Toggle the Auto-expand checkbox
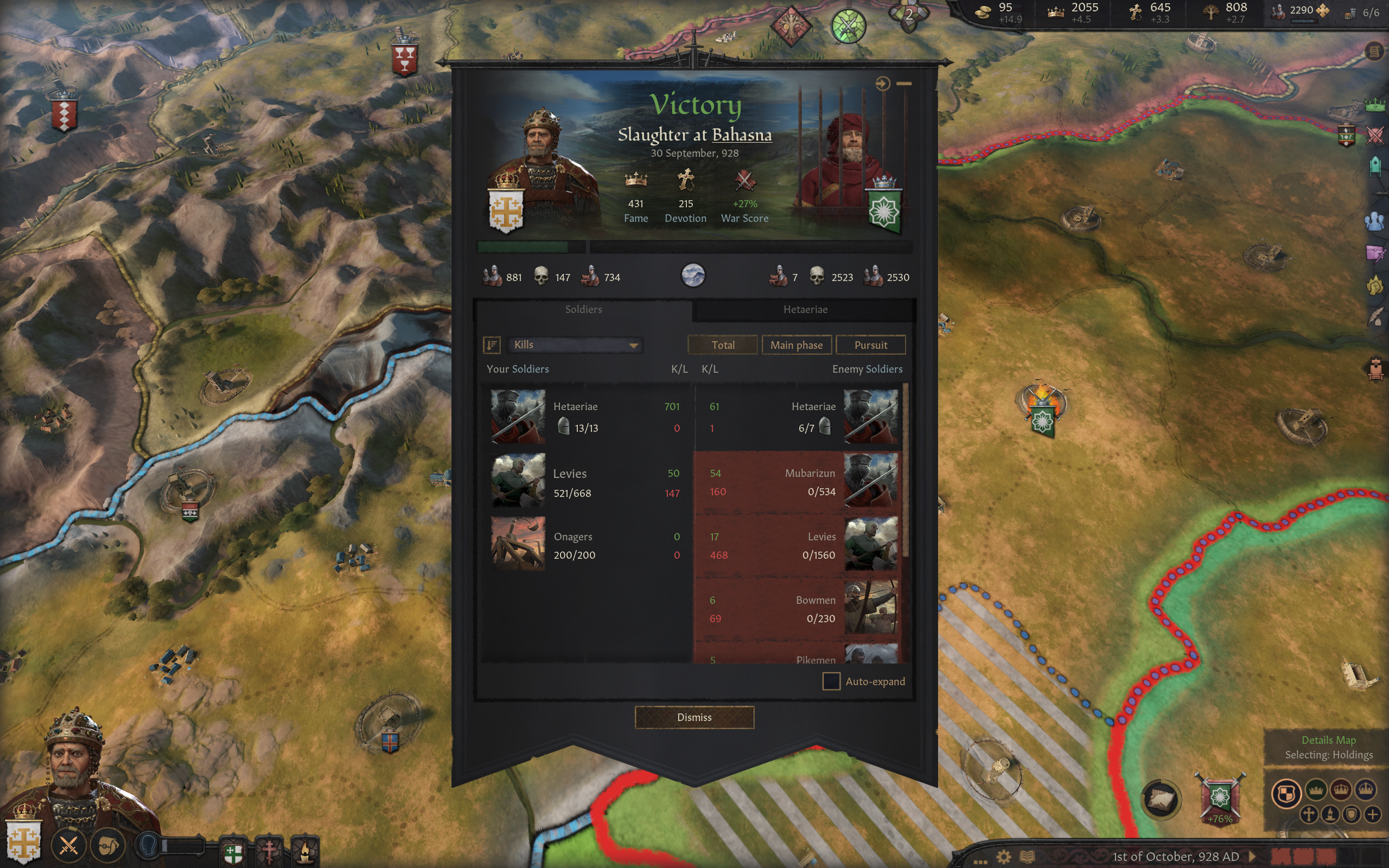Viewport: 1389px width, 868px height. pyautogui.click(x=831, y=681)
